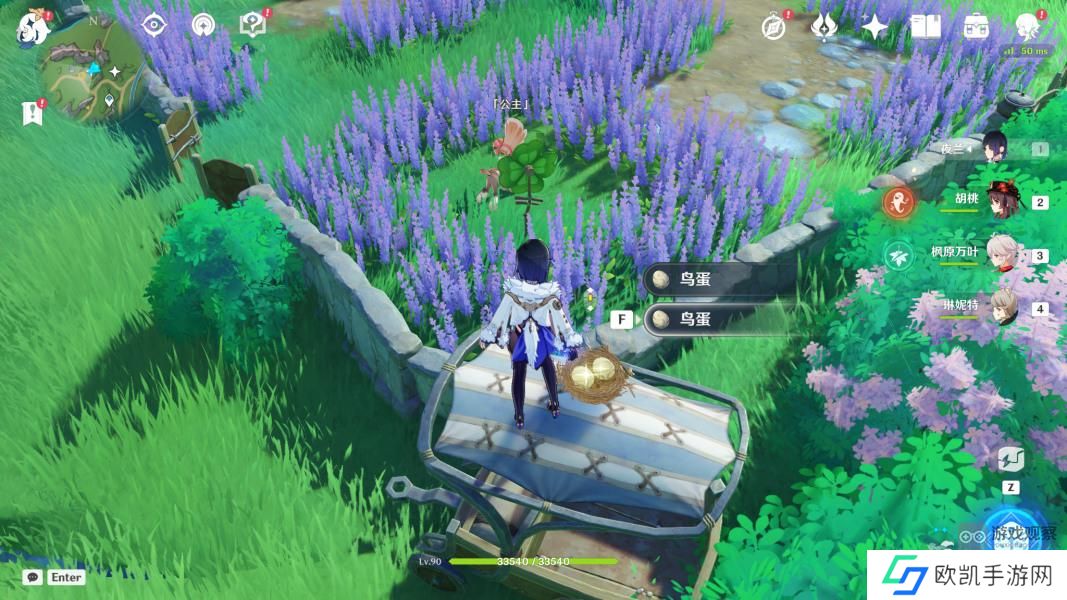Viewport: 1067px width, 600px height.
Task: Open the circular minimap
Action: click(x=90, y=68)
